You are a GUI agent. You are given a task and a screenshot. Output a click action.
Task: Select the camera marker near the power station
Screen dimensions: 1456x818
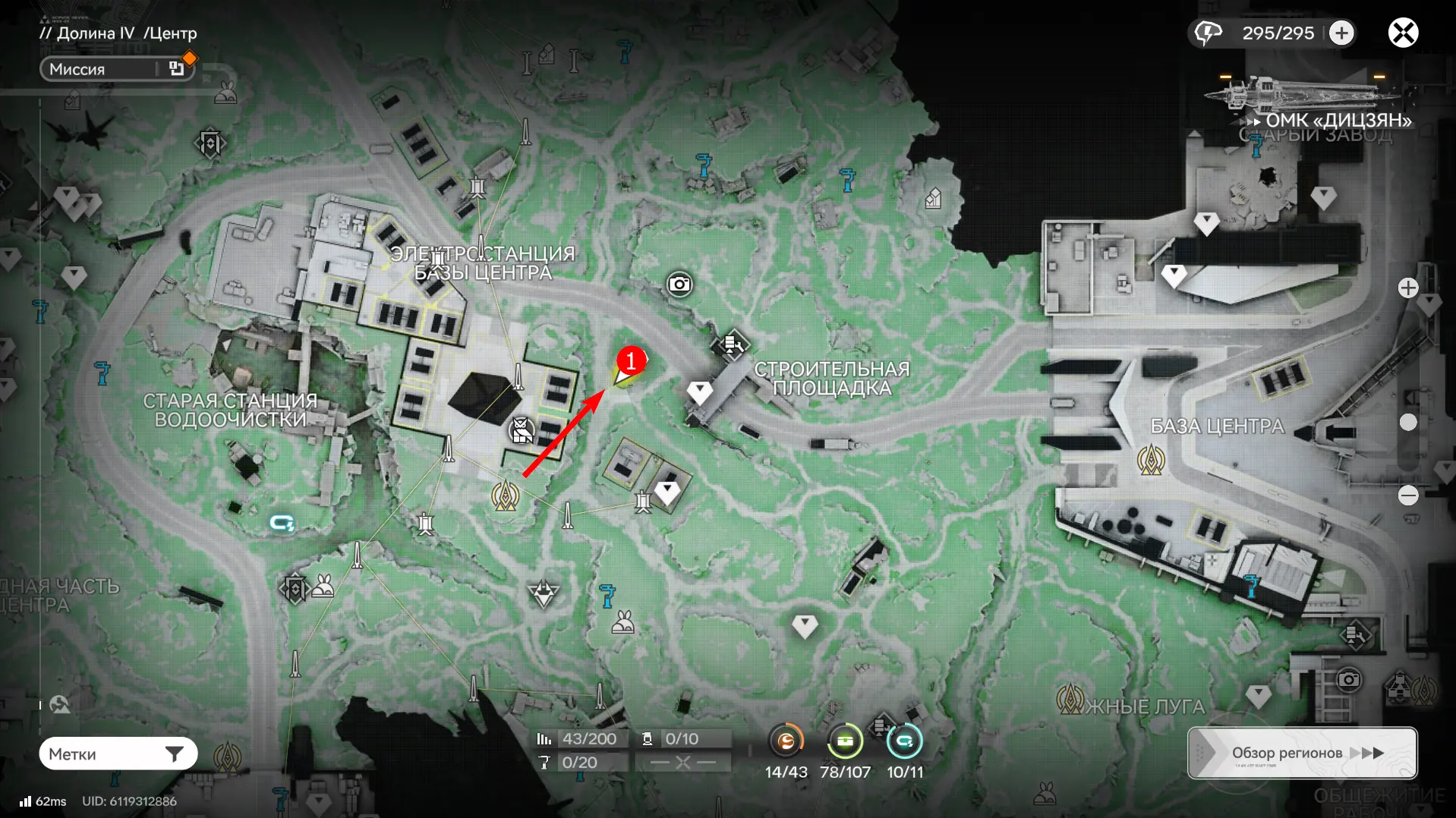click(x=679, y=285)
